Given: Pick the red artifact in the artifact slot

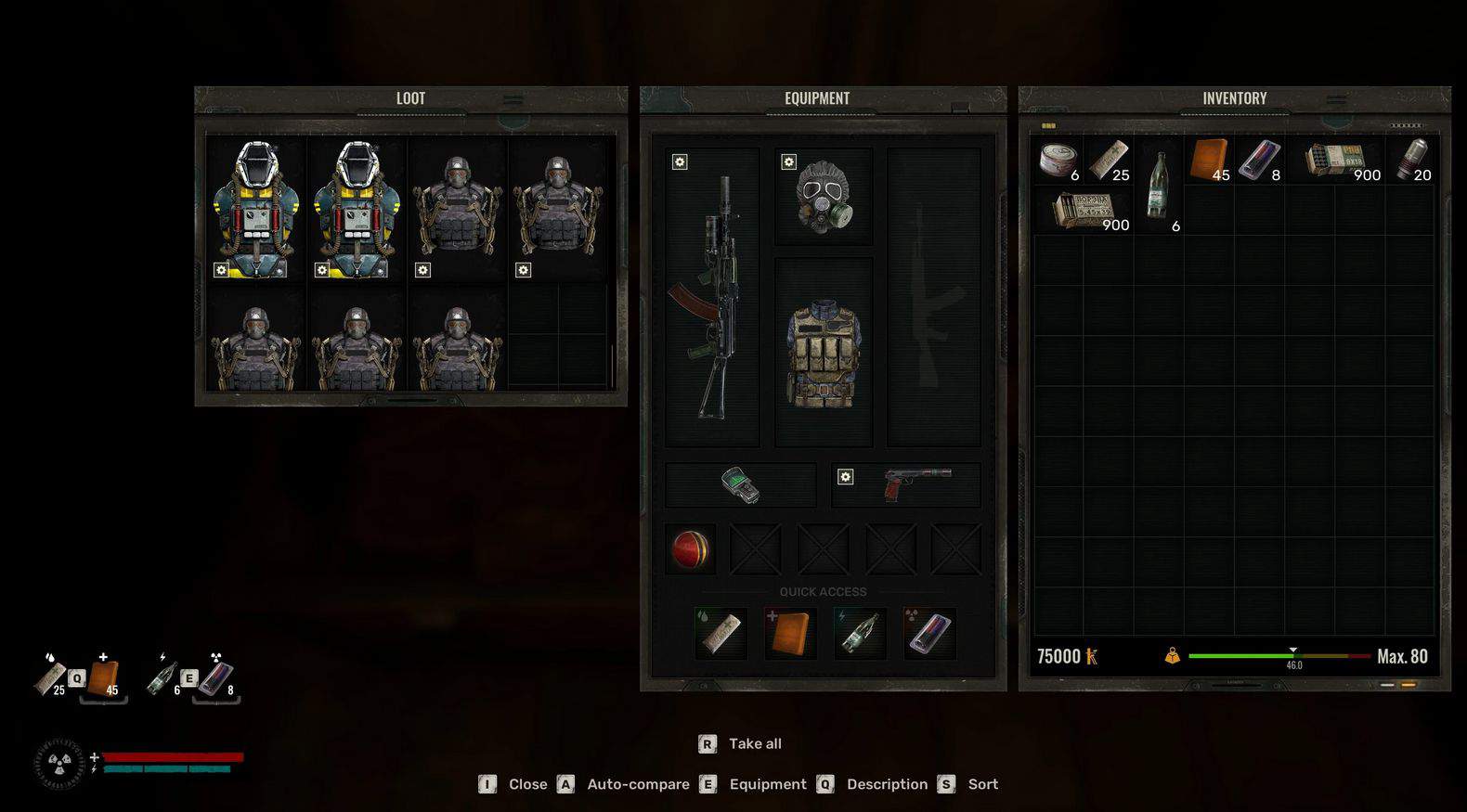Looking at the screenshot, I should (x=690, y=548).
